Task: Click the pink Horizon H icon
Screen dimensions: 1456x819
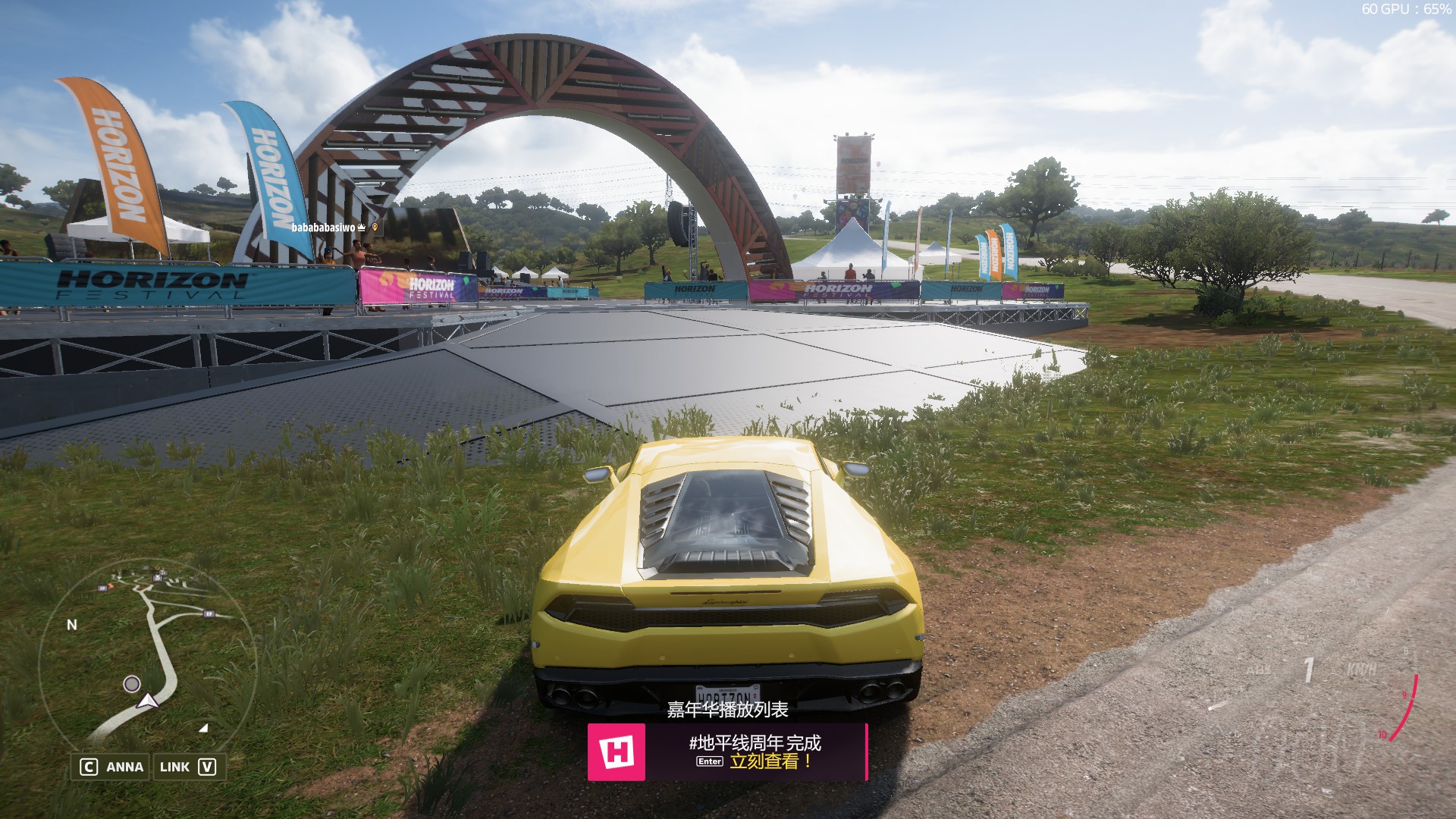Action: (617, 752)
